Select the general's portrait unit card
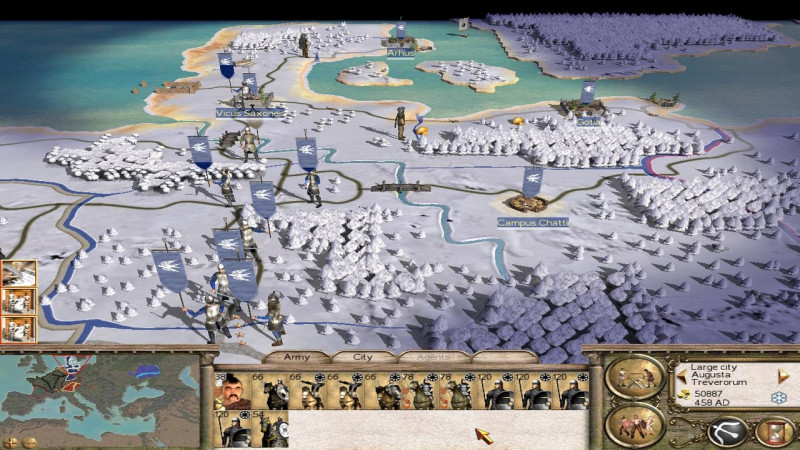The height and width of the screenshot is (450, 800). [x=232, y=393]
